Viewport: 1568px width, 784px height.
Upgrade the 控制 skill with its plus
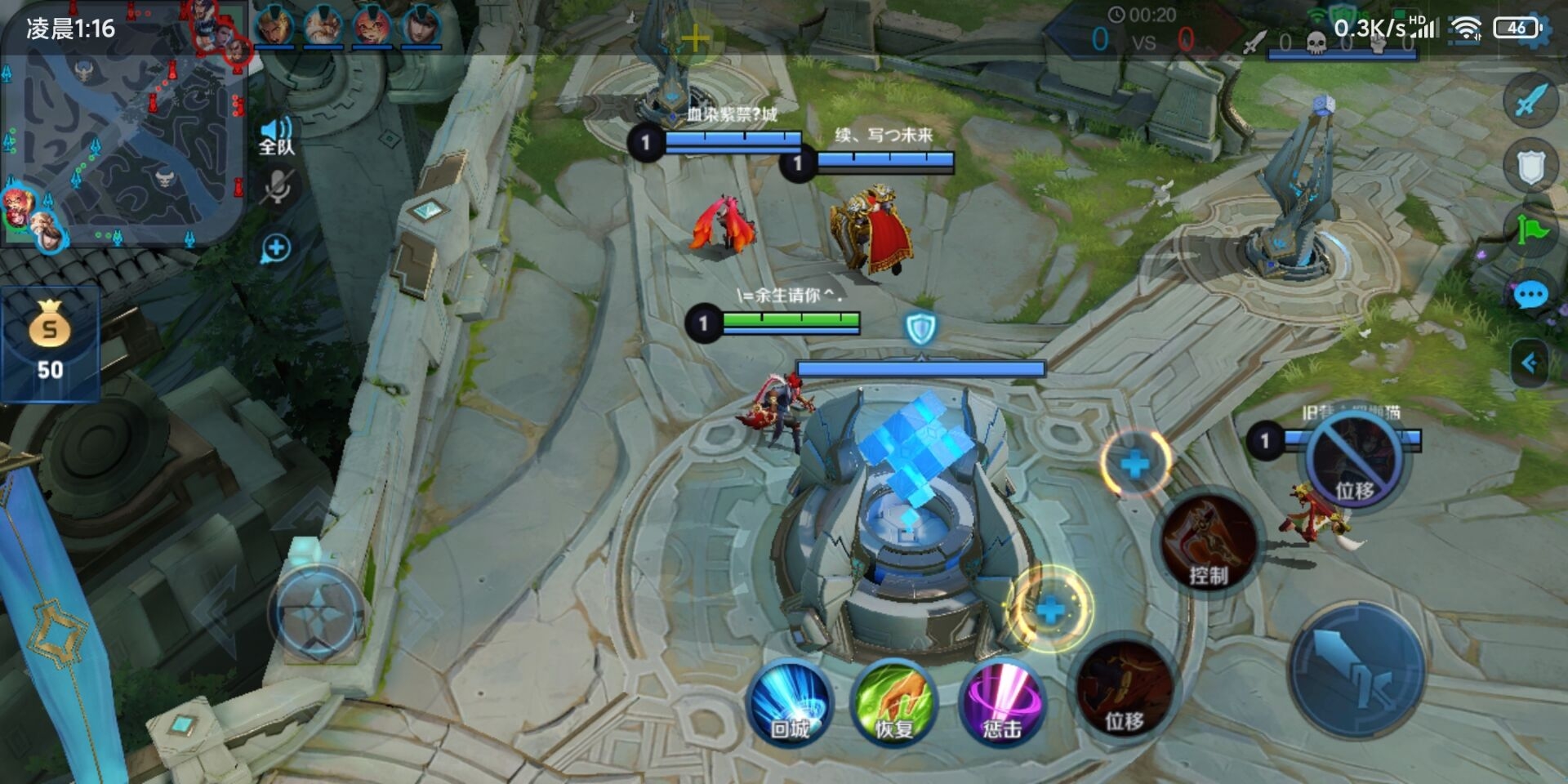coord(1134,464)
